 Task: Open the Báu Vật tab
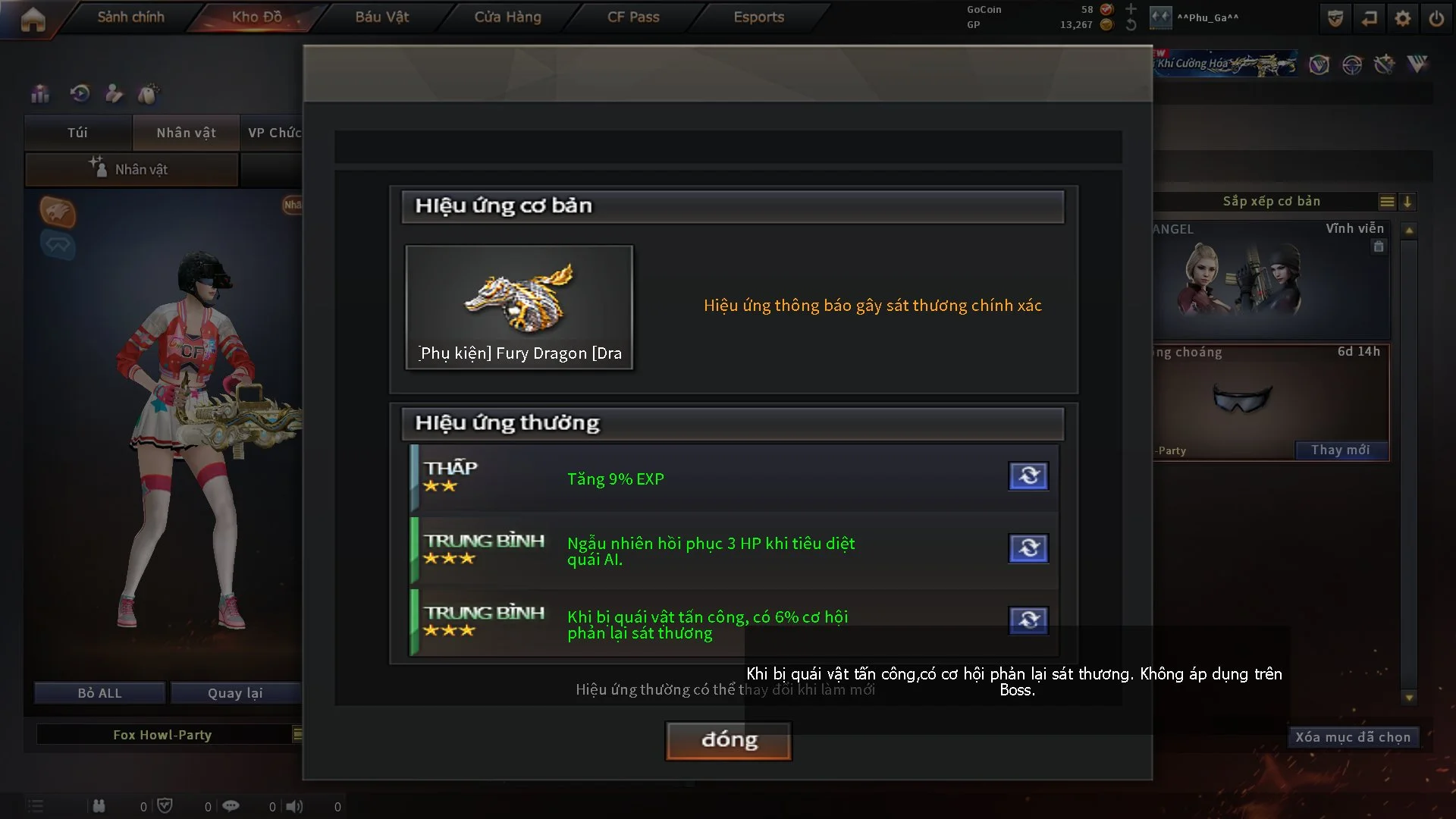coord(381,17)
